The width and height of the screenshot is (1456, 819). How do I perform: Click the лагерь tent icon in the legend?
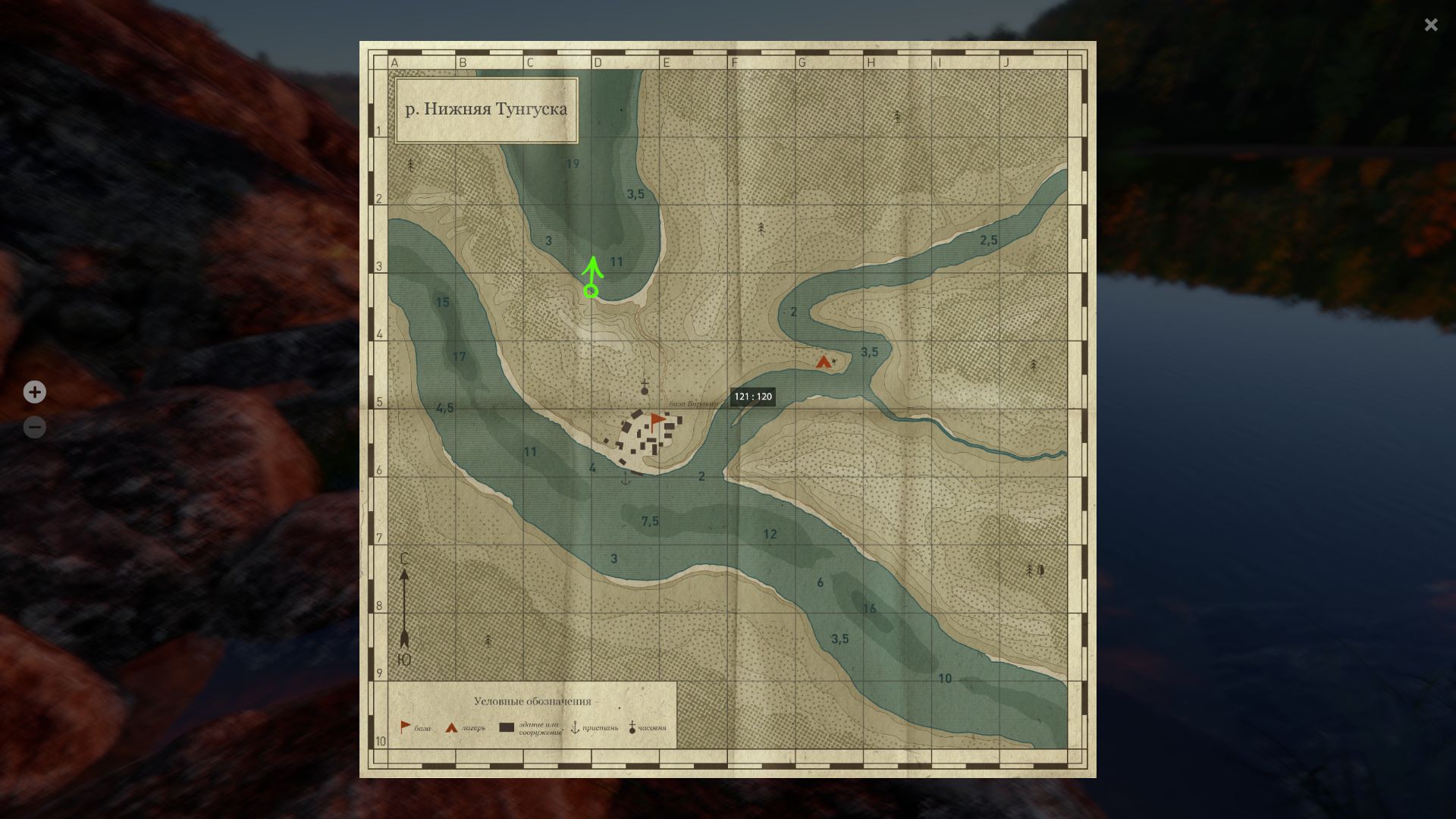(x=450, y=726)
